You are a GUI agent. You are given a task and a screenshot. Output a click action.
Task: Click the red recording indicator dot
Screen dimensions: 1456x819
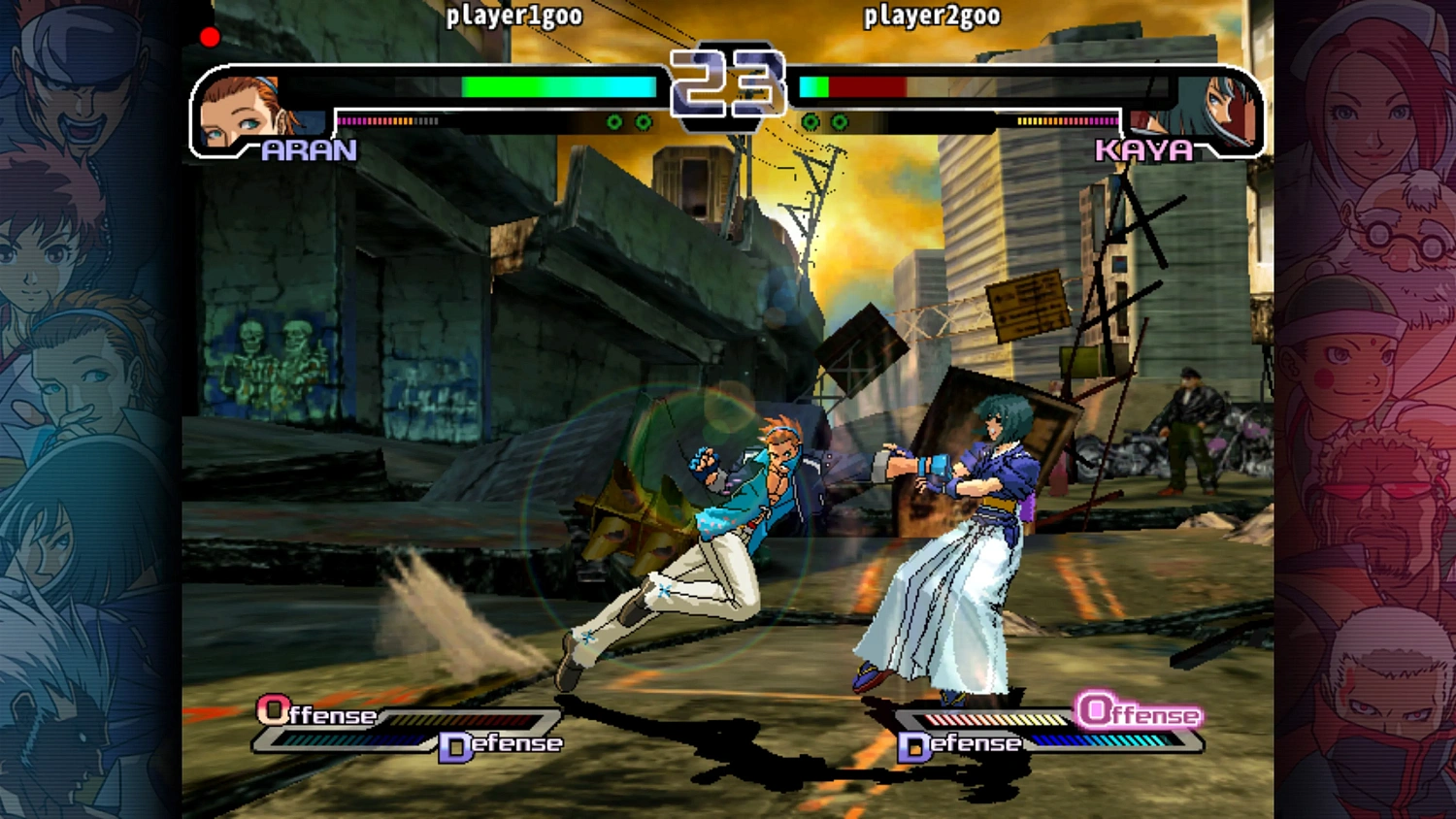(x=209, y=36)
